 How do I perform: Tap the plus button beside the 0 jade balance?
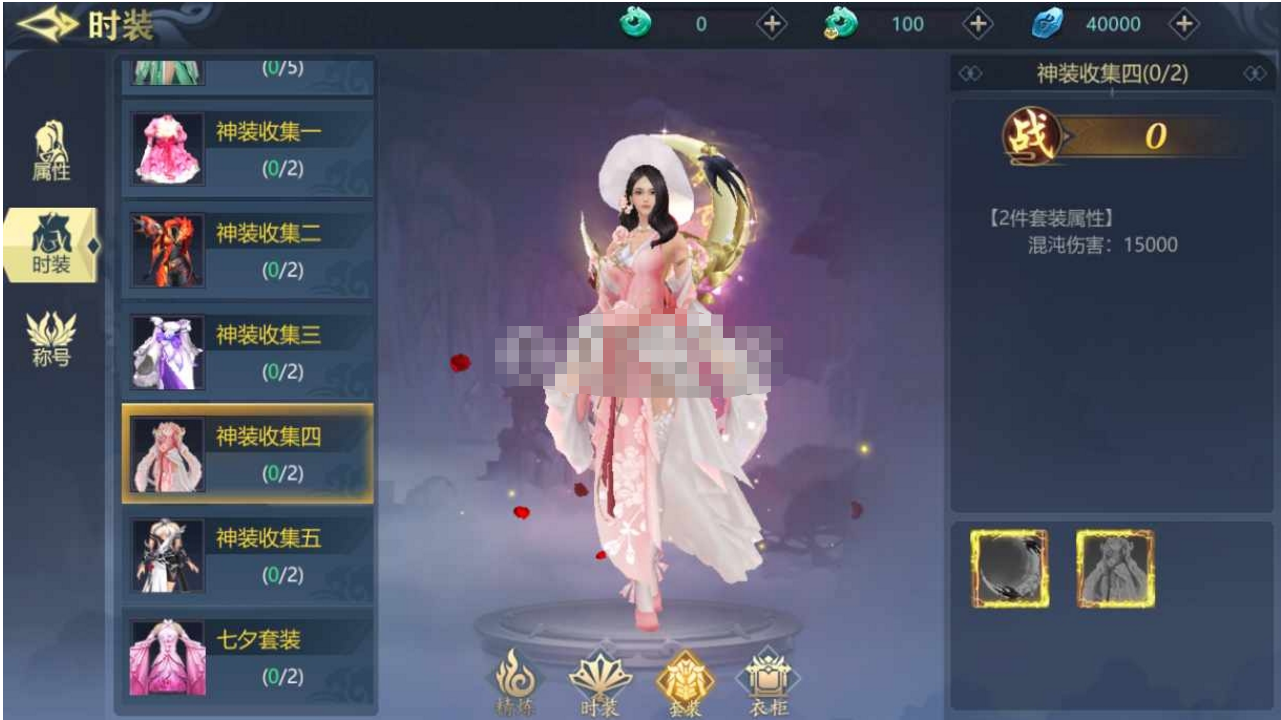771,25
